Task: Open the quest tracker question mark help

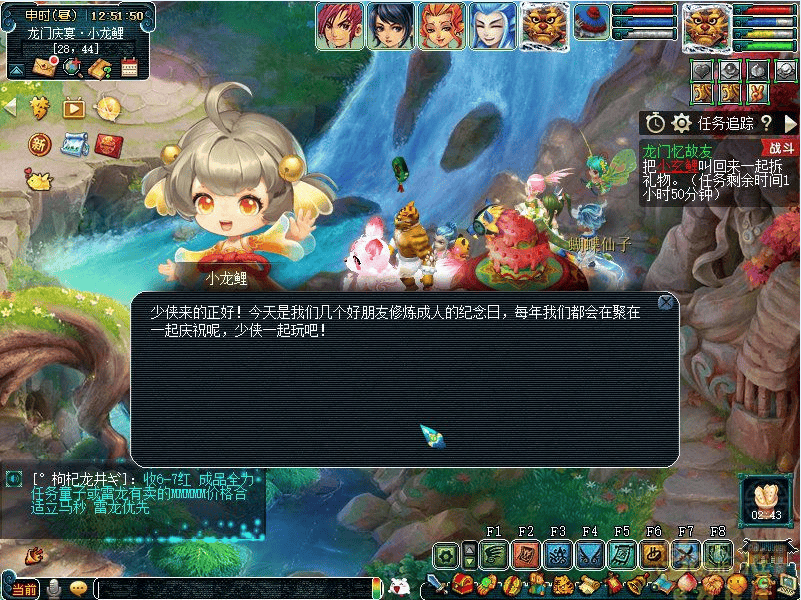Action: point(766,123)
